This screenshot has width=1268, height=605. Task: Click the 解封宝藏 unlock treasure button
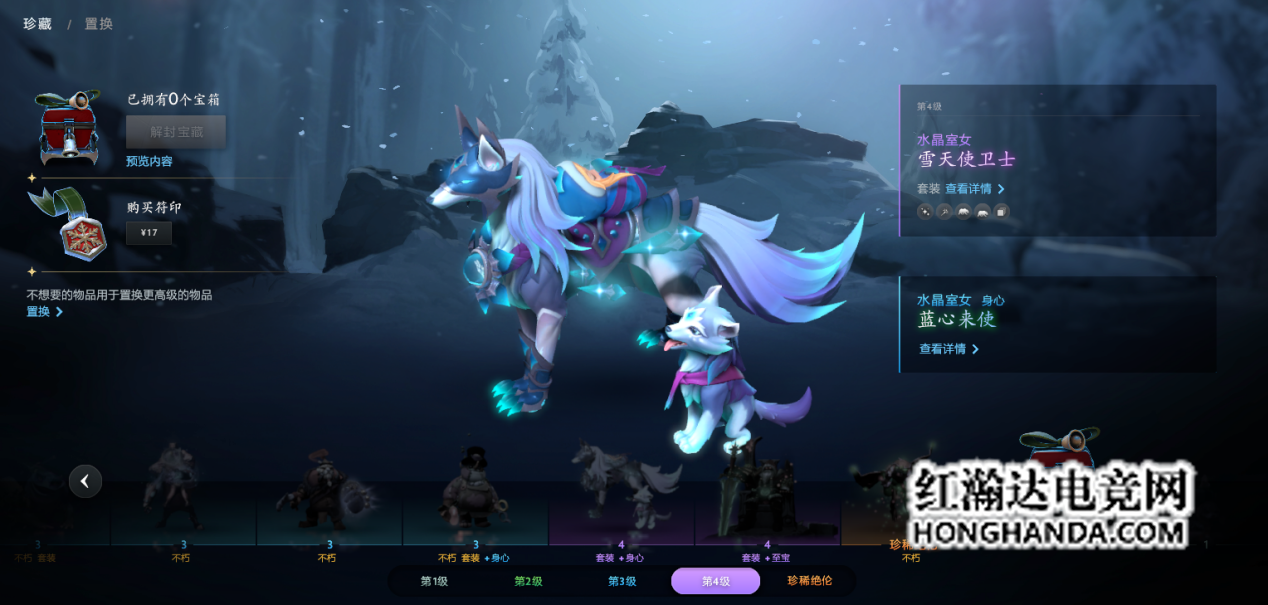175,131
